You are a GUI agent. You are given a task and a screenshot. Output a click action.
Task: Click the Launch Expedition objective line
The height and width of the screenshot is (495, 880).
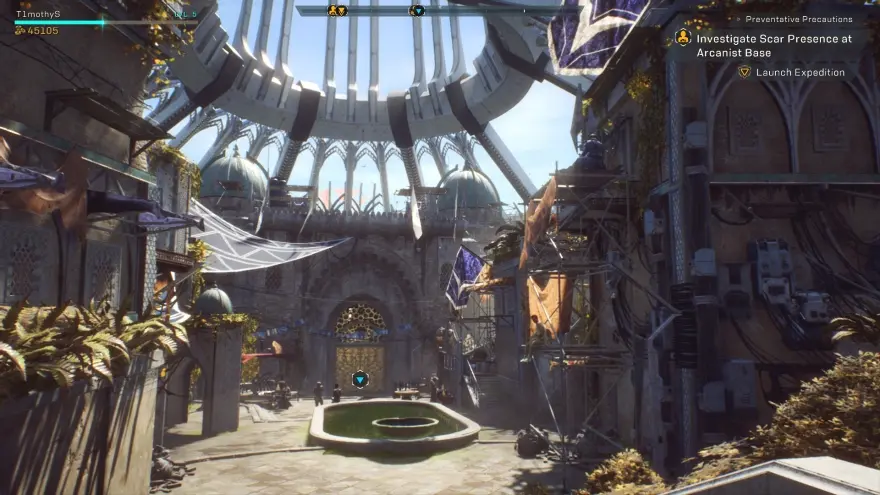click(x=800, y=72)
